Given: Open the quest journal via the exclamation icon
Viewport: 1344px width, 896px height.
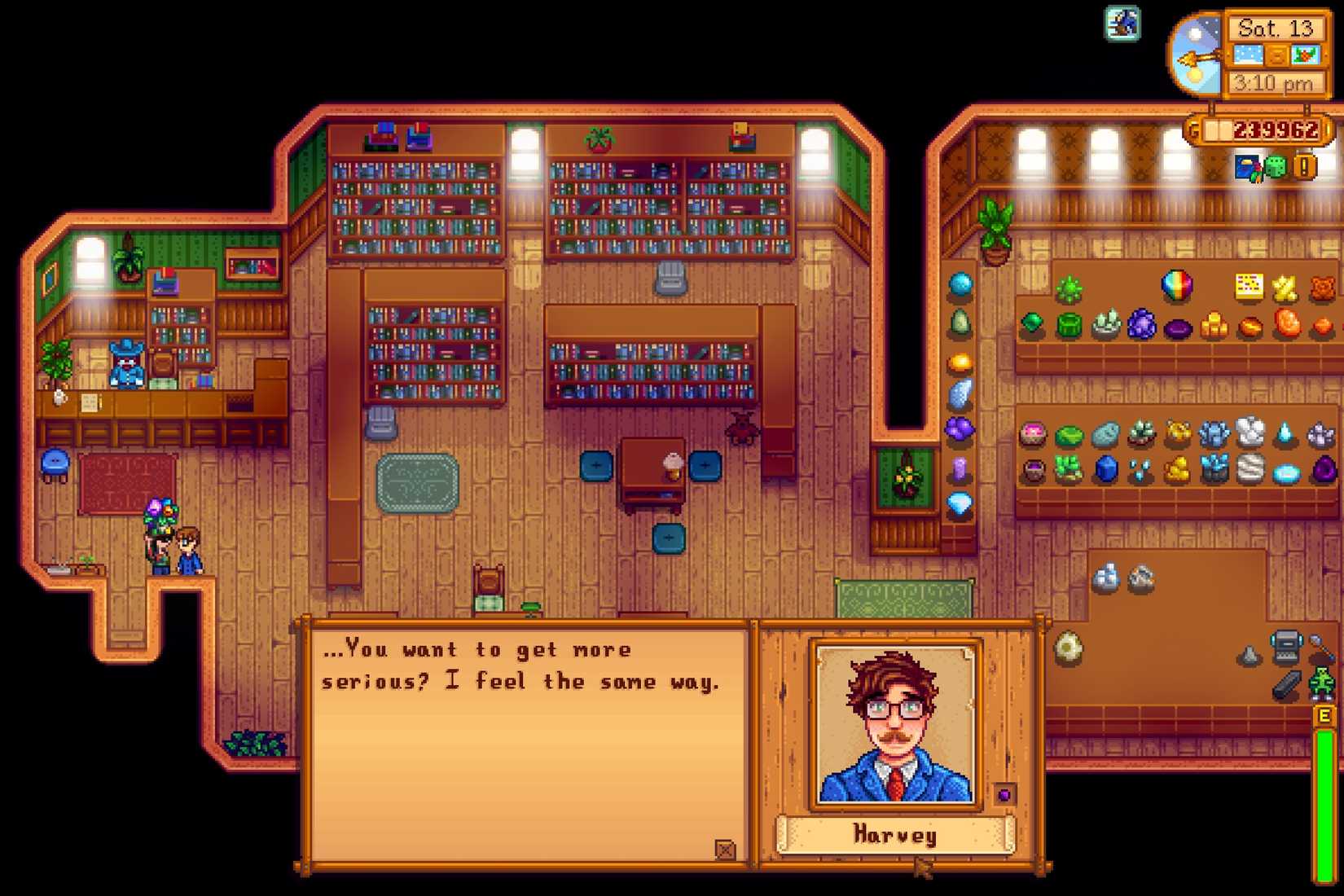Looking at the screenshot, I should [1302, 169].
